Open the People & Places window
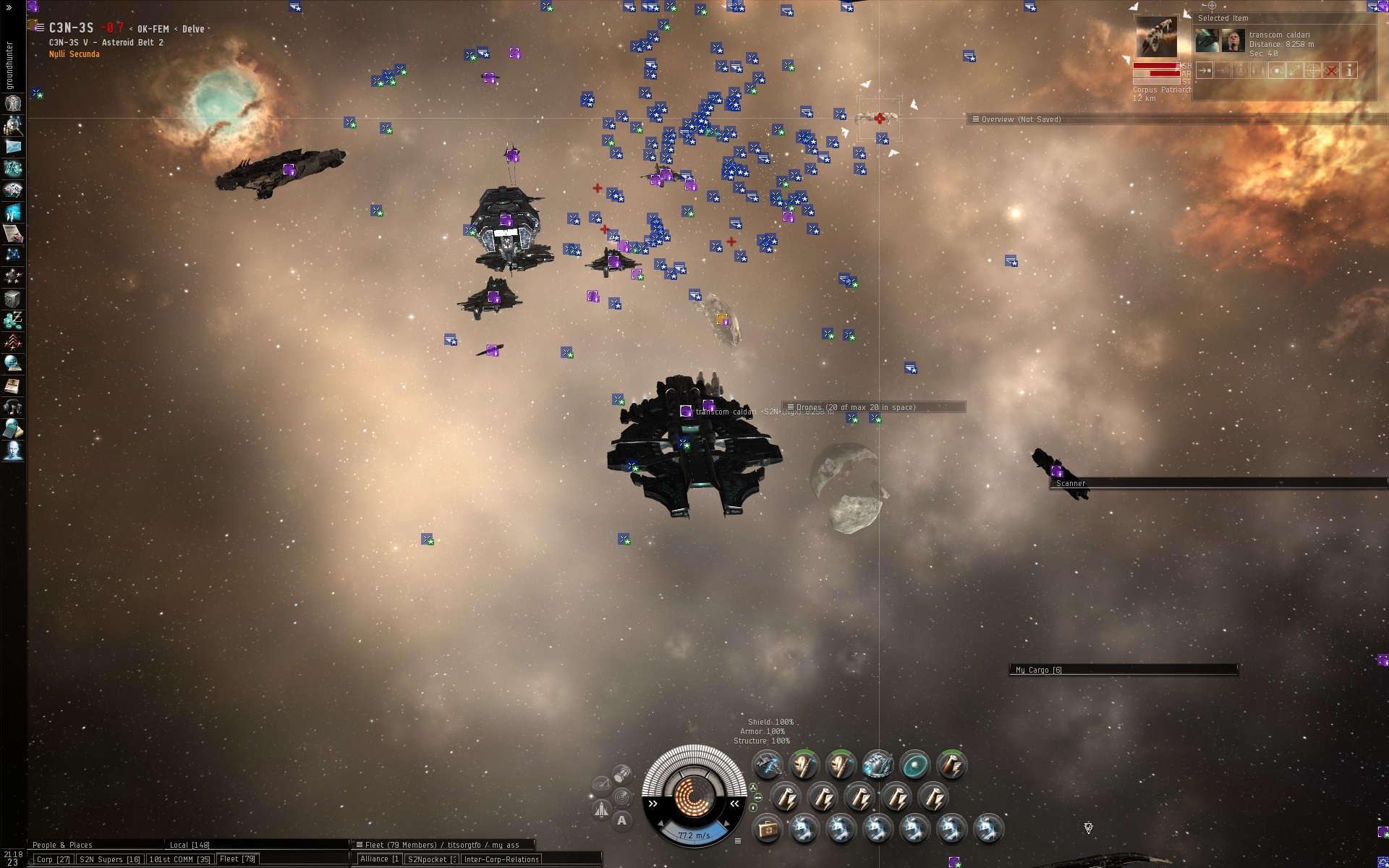This screenshot has width=1389, height=868. coord(62,845)
